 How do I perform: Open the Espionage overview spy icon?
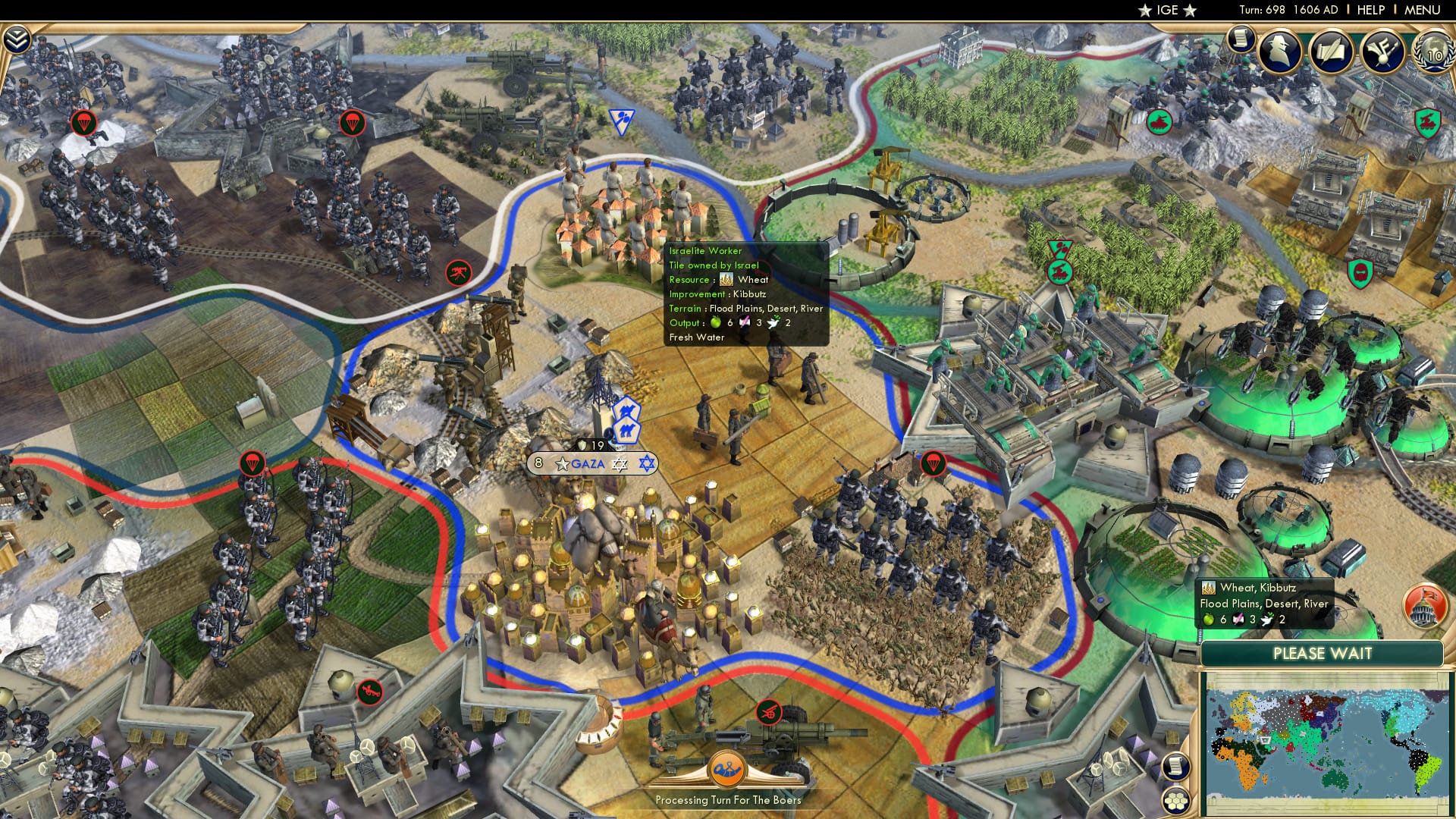pyautogui.click(x=1278, y=52)
